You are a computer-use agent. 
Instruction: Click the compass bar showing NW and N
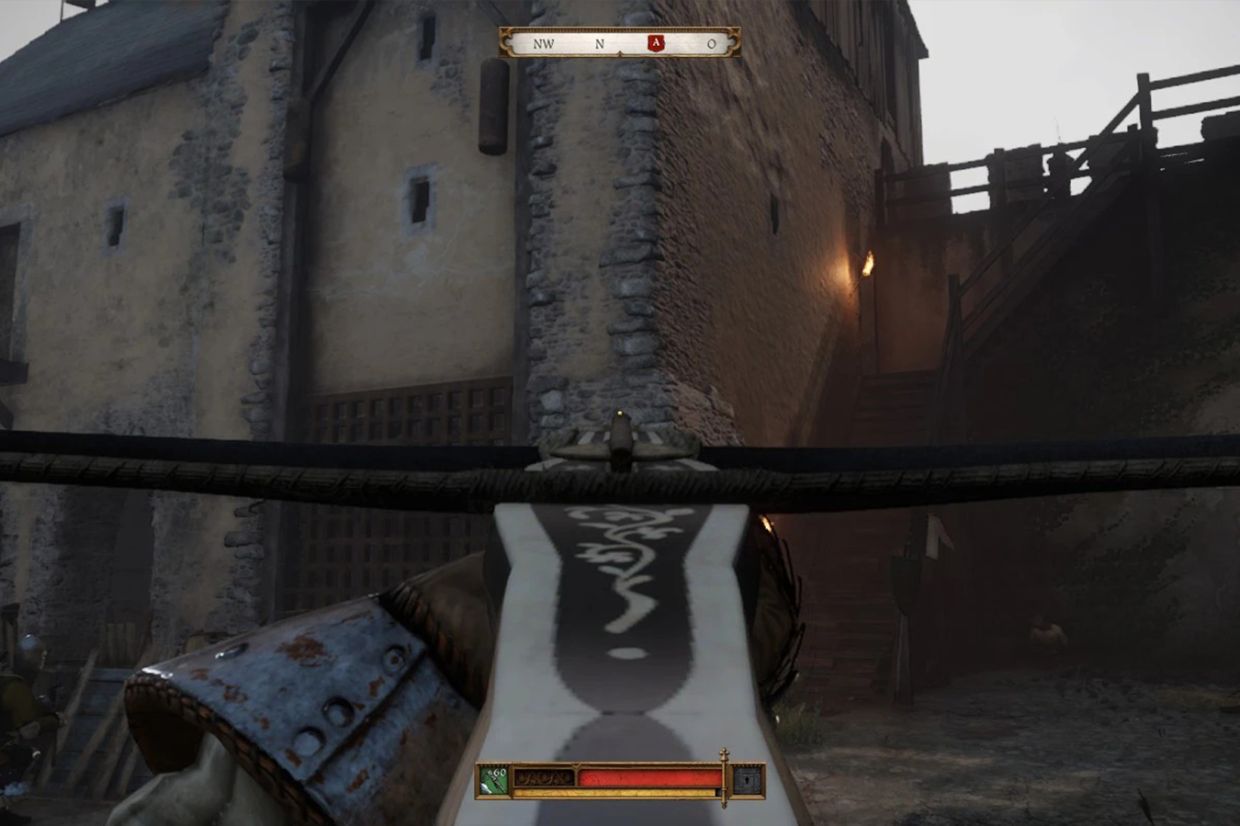620,43
